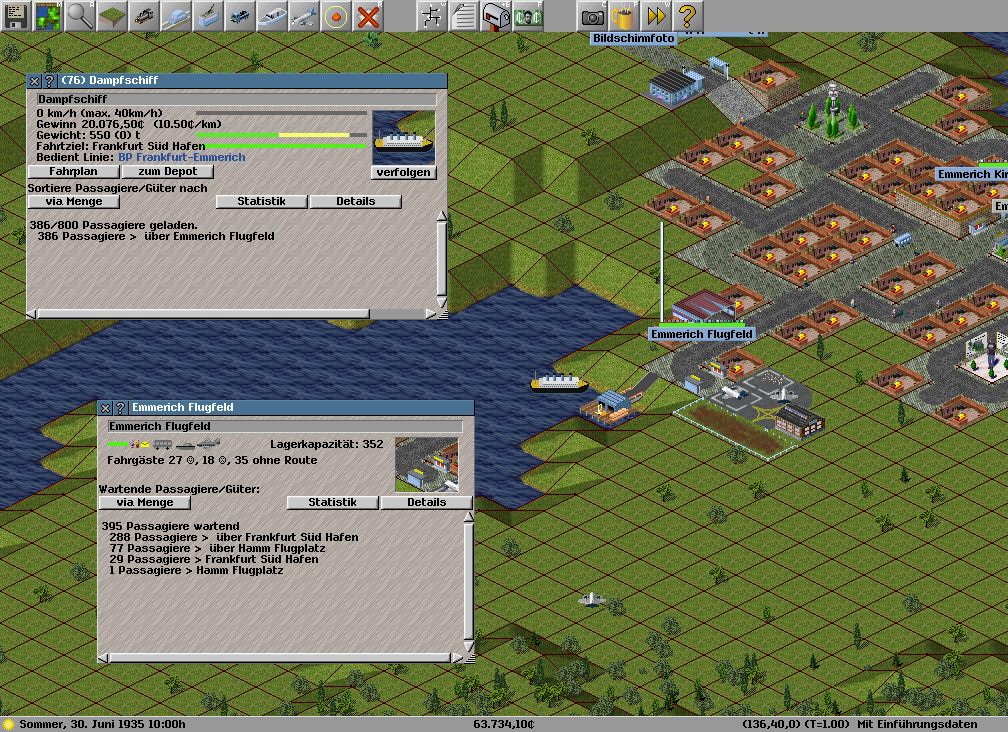Open the terrain landscaping tools
Viewport: 1008px width, 732px height.
112,16
